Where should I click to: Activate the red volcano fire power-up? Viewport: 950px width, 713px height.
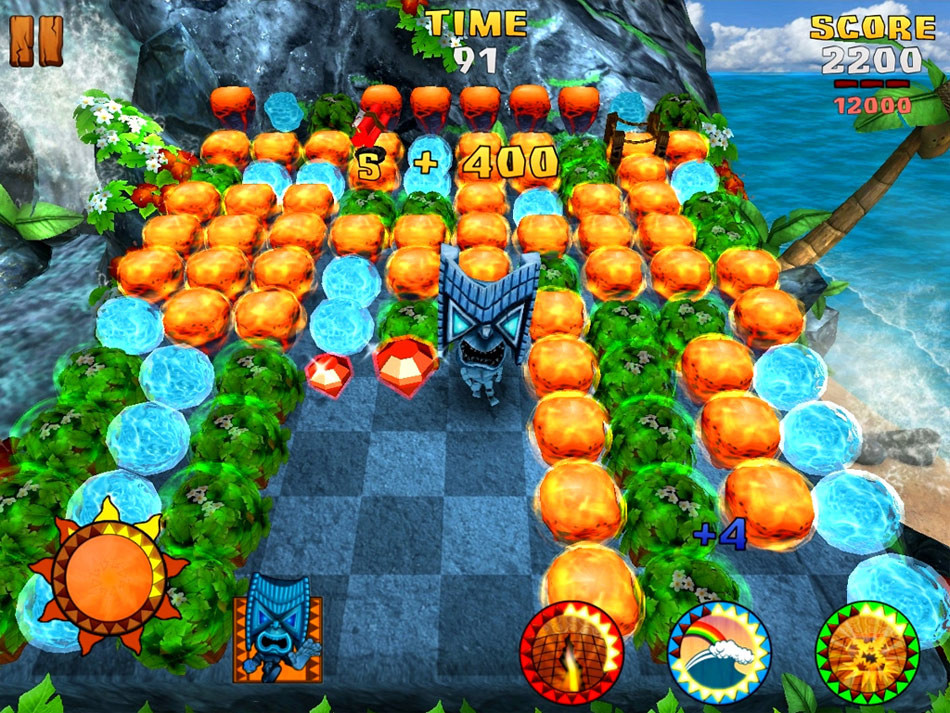(571, 653)
